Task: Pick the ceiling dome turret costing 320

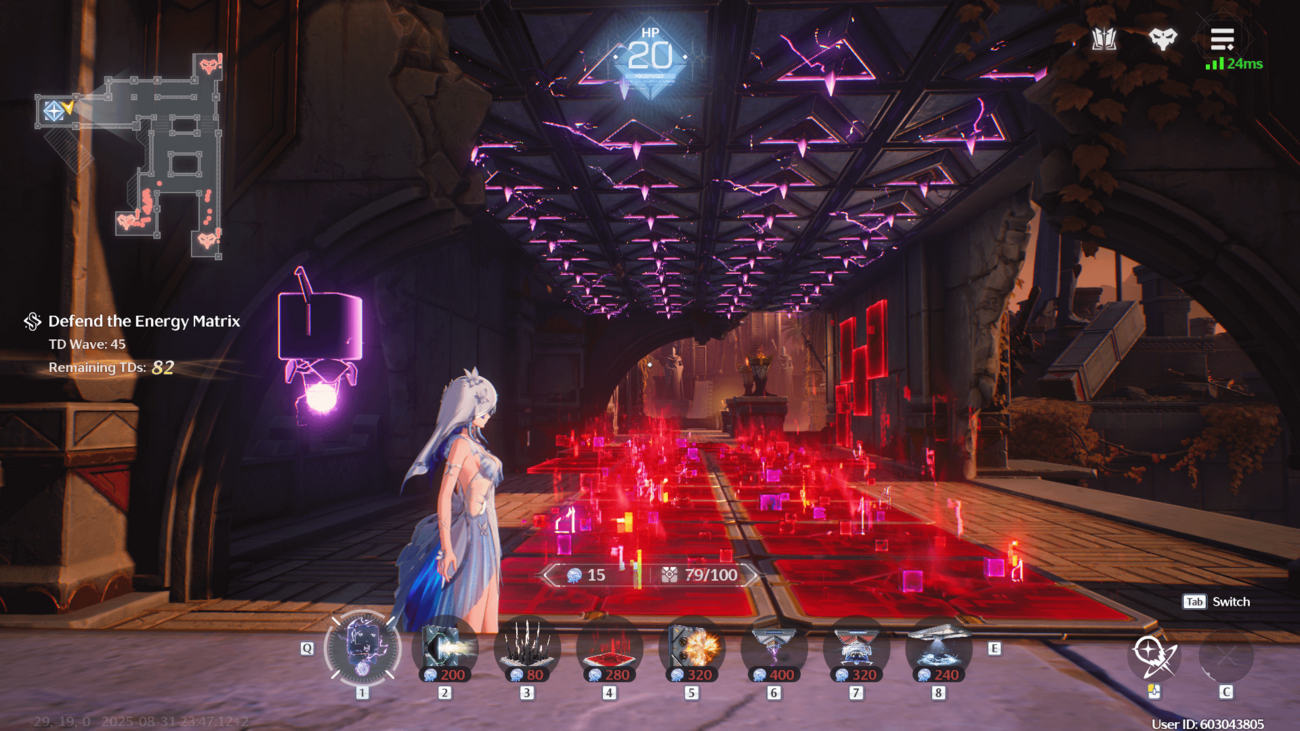Action: click(x=855, y=648)
